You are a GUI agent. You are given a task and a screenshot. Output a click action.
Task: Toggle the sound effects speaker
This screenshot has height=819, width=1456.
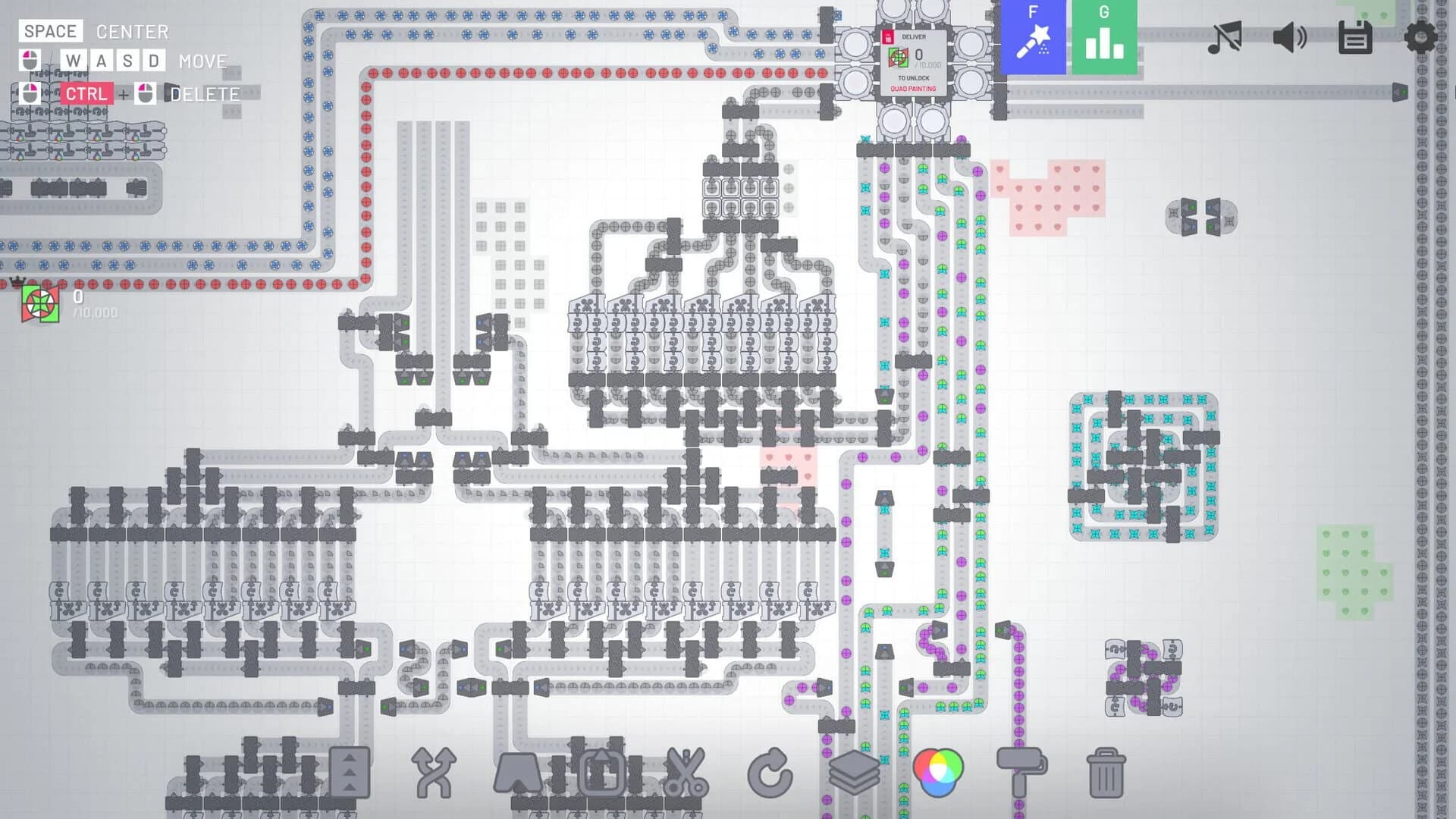[x=1288, y=36]
